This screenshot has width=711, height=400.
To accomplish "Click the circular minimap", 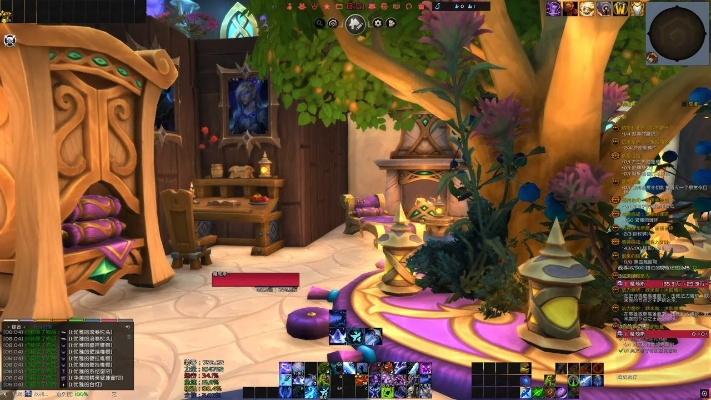I will click(x=678, y=32).
